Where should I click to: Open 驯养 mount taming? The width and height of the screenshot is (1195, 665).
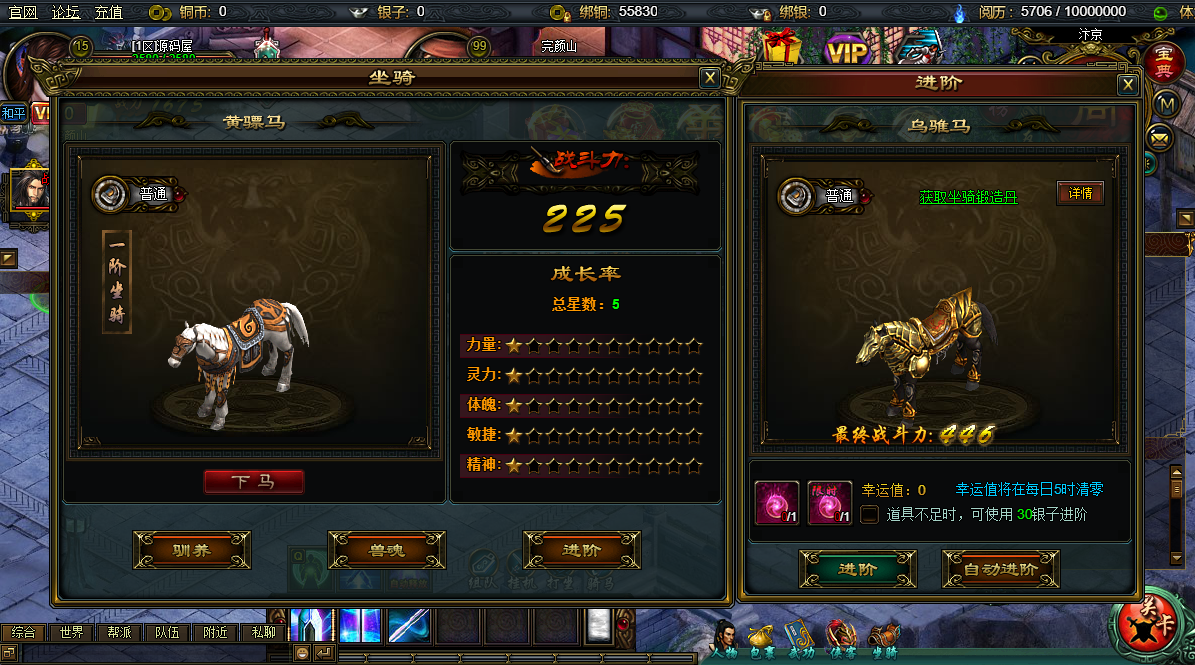pyautogui.click(x=191, y=550)
